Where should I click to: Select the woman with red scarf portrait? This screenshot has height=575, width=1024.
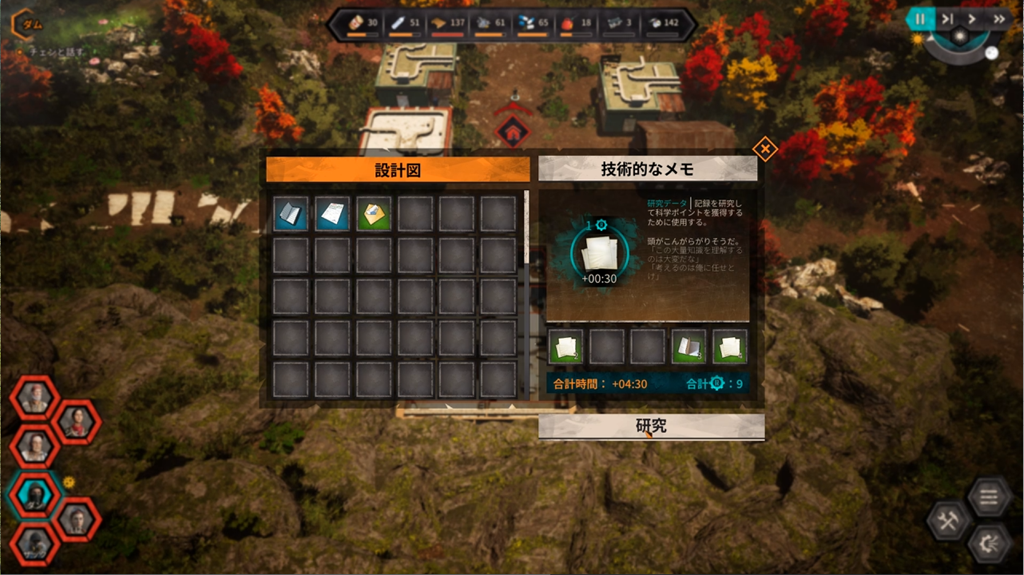77,421
